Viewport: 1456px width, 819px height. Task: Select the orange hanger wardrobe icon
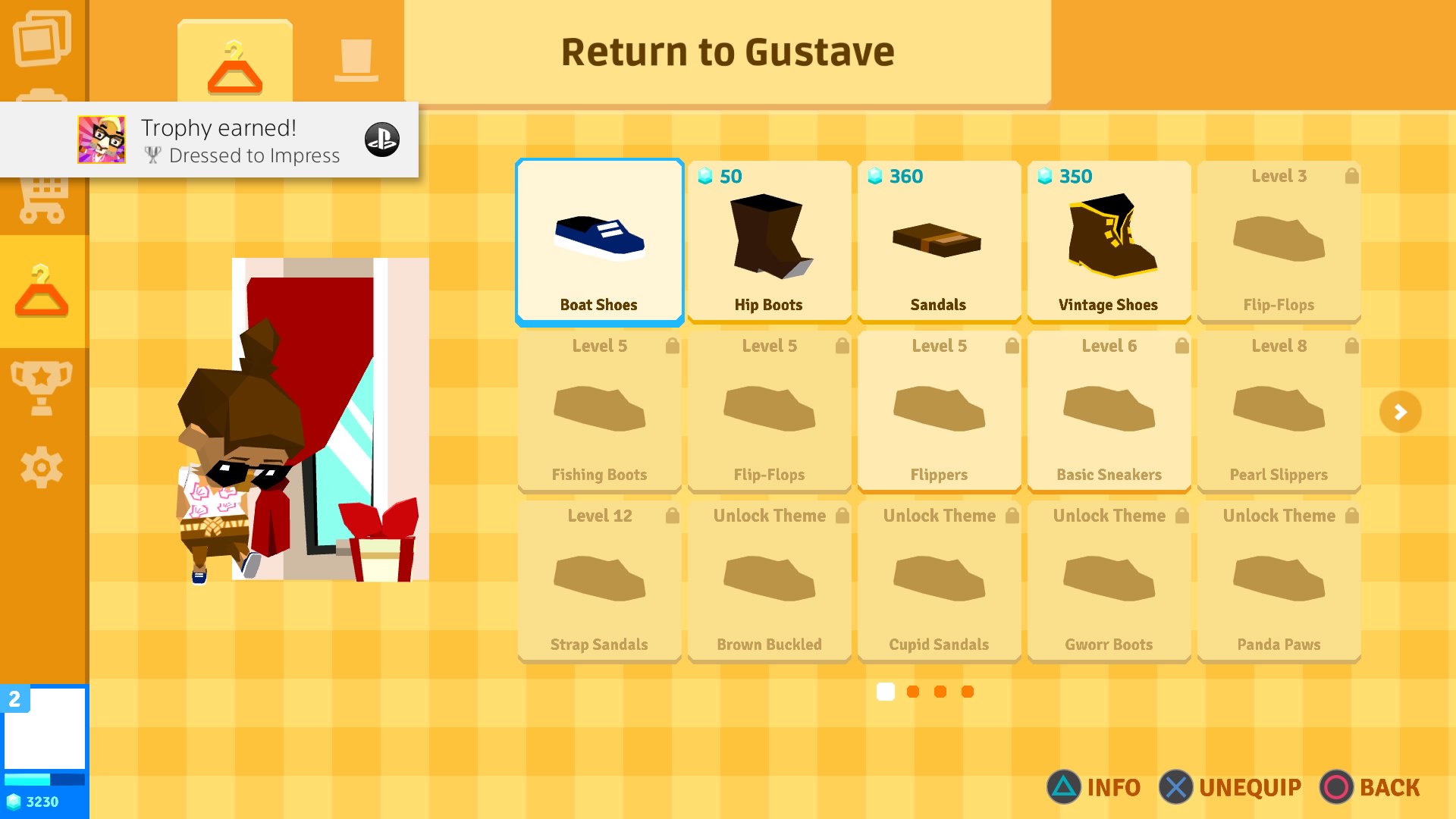[42, 292]
